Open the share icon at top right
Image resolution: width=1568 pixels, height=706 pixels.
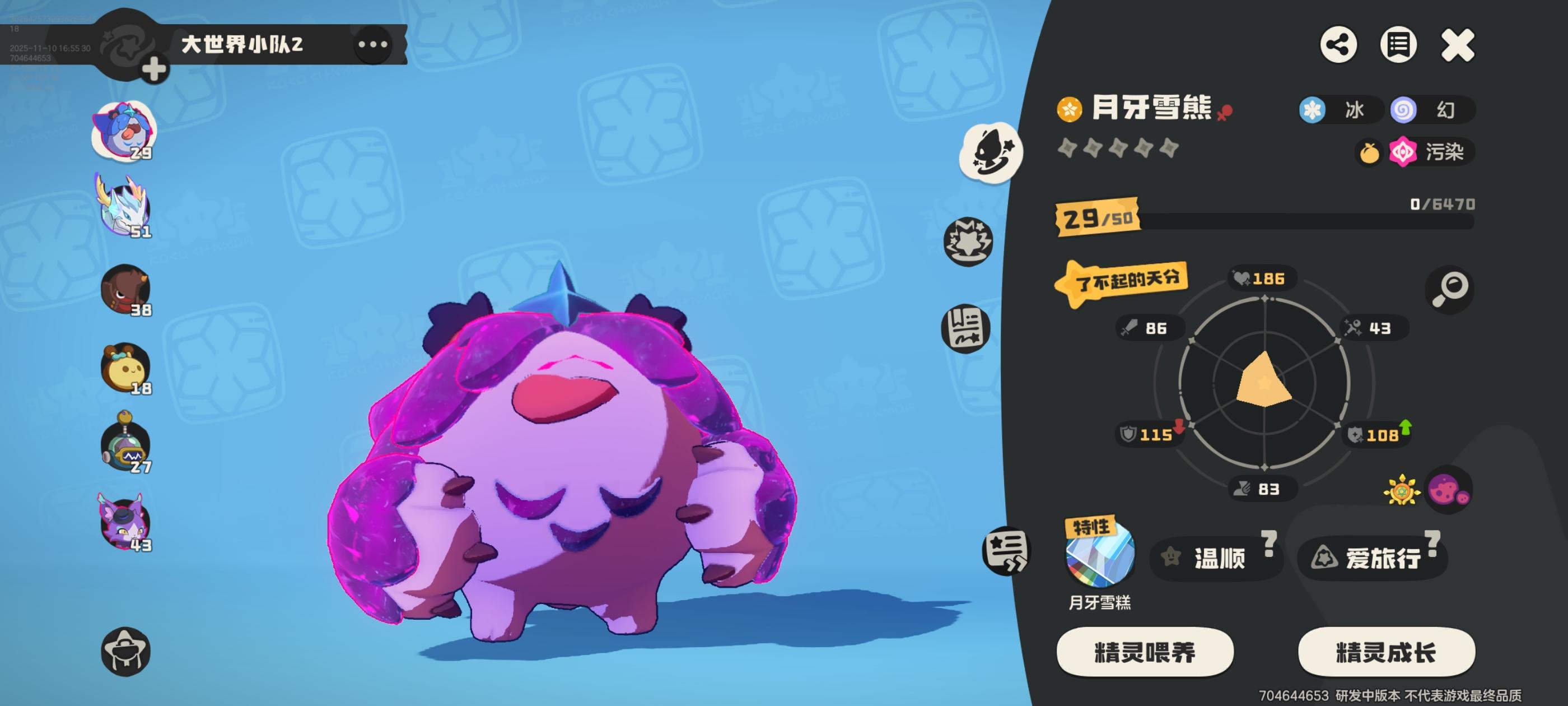[1338, 44]
